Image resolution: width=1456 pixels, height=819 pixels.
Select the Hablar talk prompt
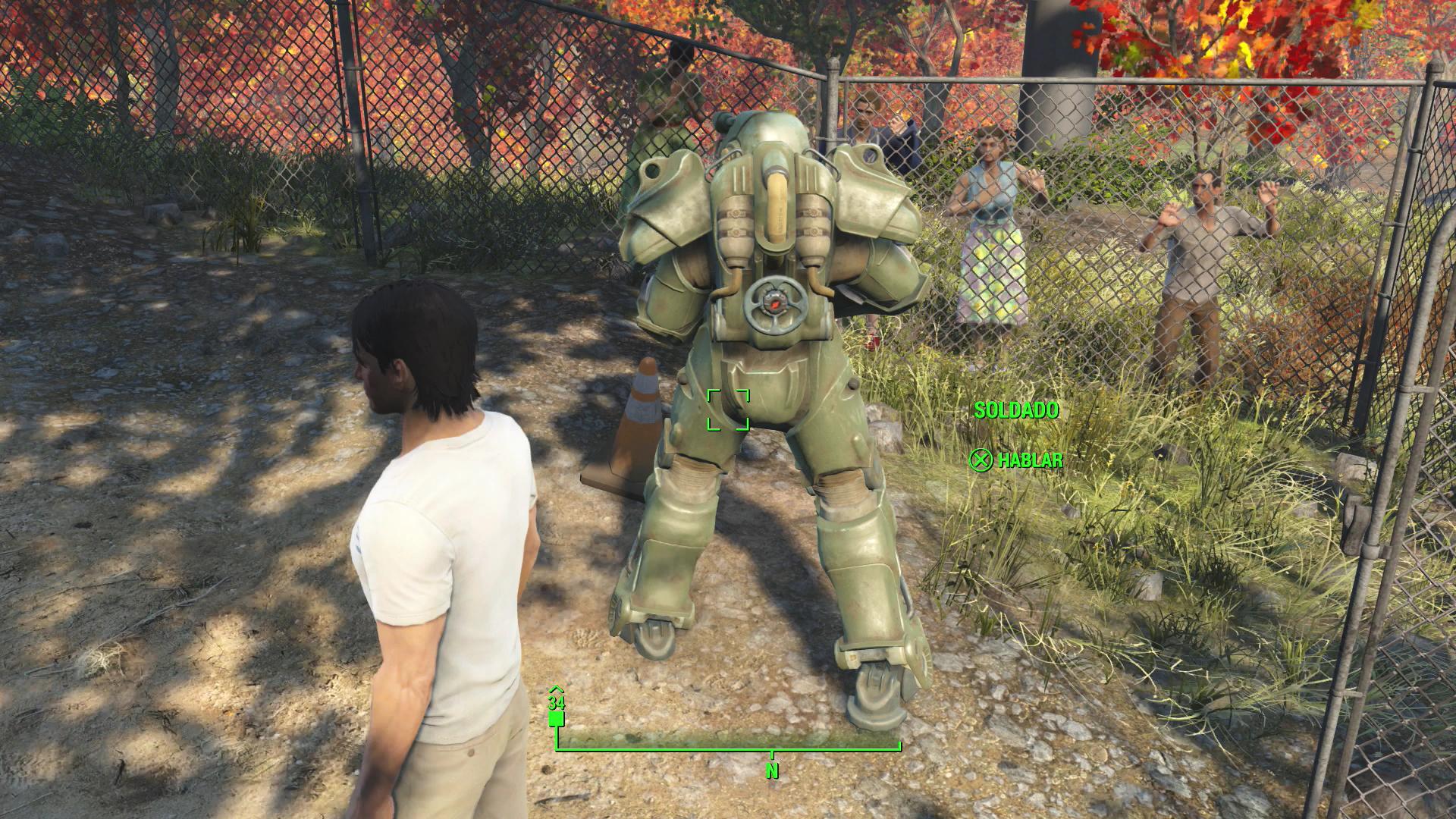pos(1017,460)
